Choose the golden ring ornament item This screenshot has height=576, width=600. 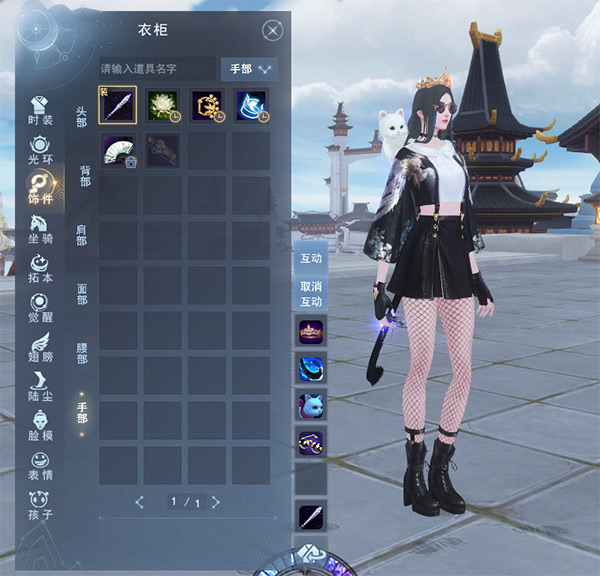[x=206, y=105]
